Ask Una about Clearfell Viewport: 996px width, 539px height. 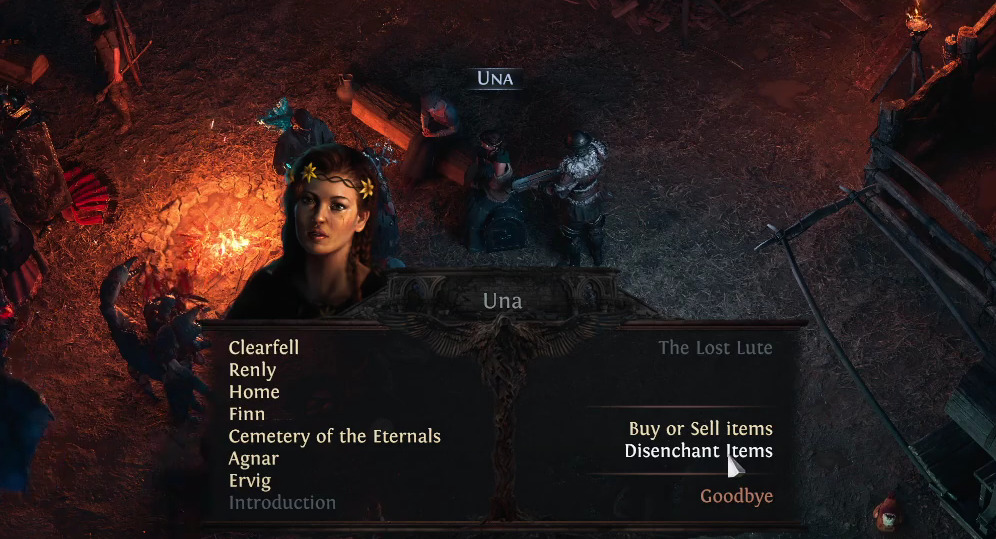264,348
